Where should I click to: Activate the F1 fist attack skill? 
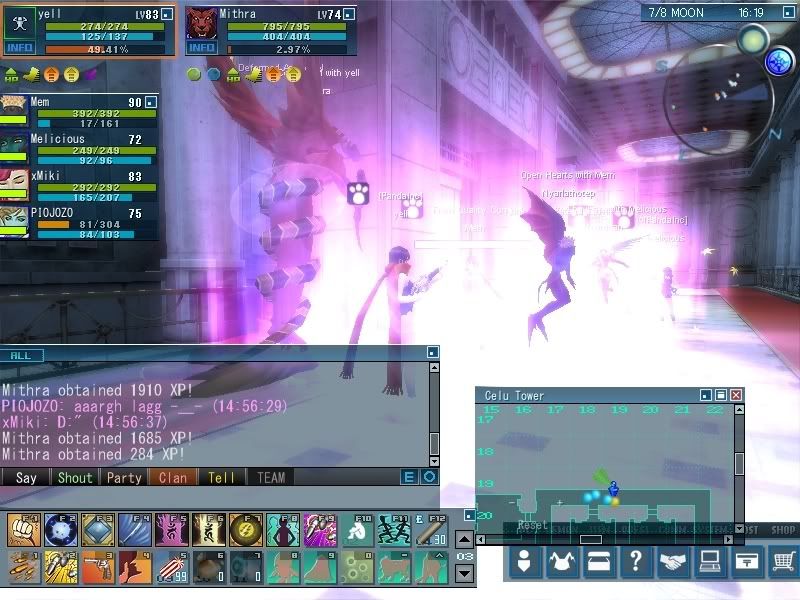[x=22, y=529]
